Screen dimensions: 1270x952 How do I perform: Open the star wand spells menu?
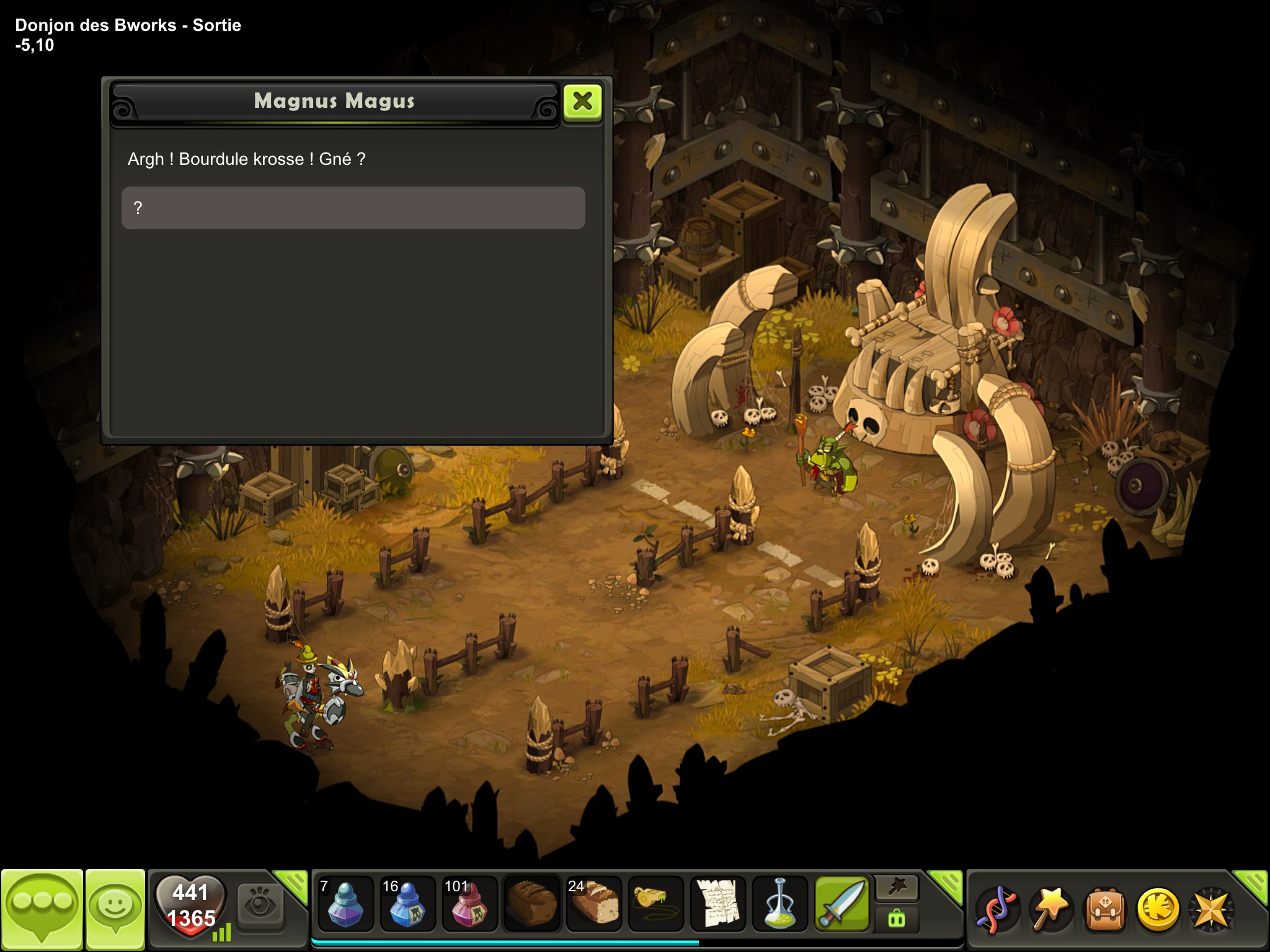1050,909
